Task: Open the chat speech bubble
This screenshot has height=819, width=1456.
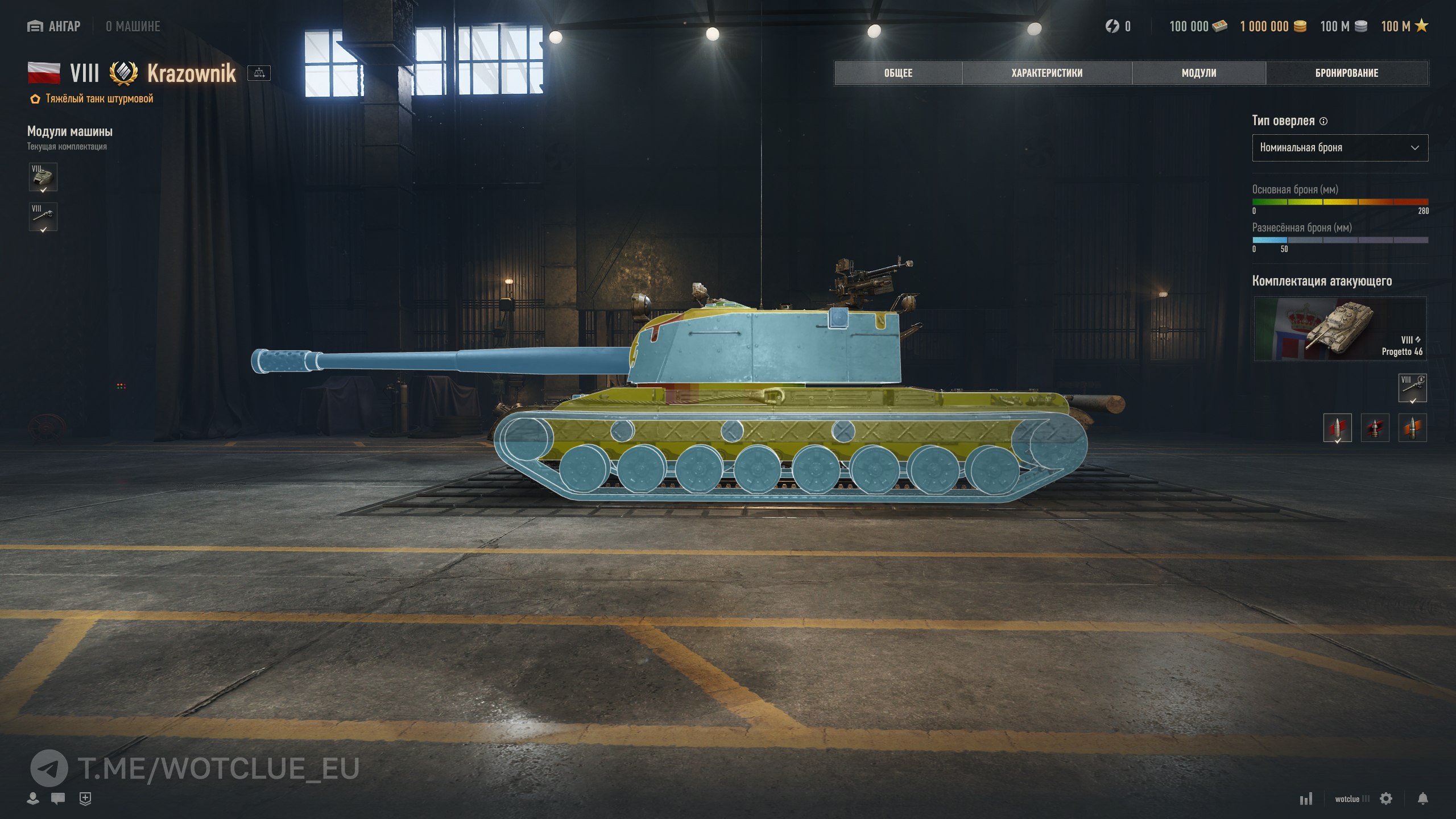Action: tap(57, 799)
